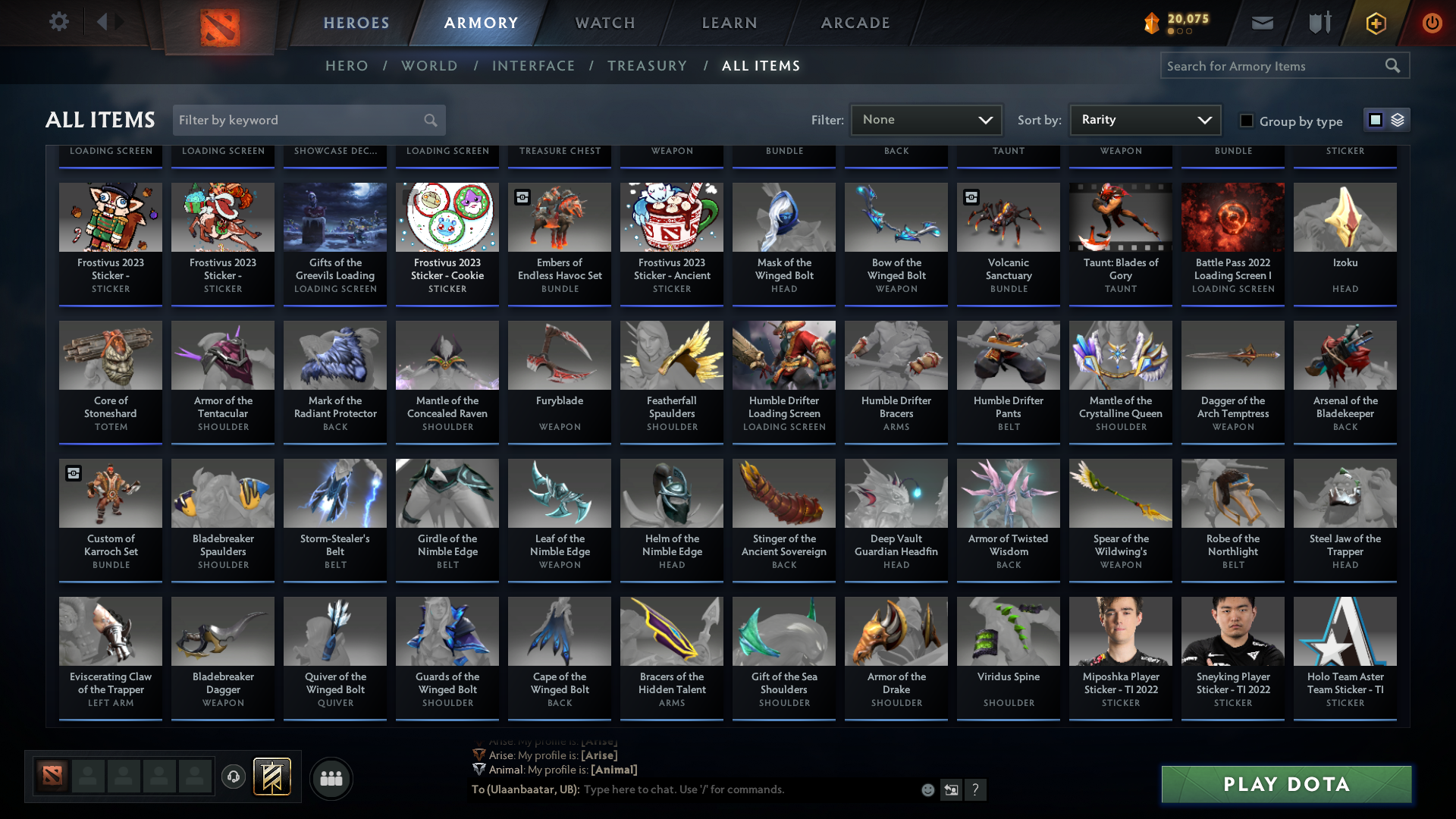Toggle the layered stack view icon

point(1397,119)
